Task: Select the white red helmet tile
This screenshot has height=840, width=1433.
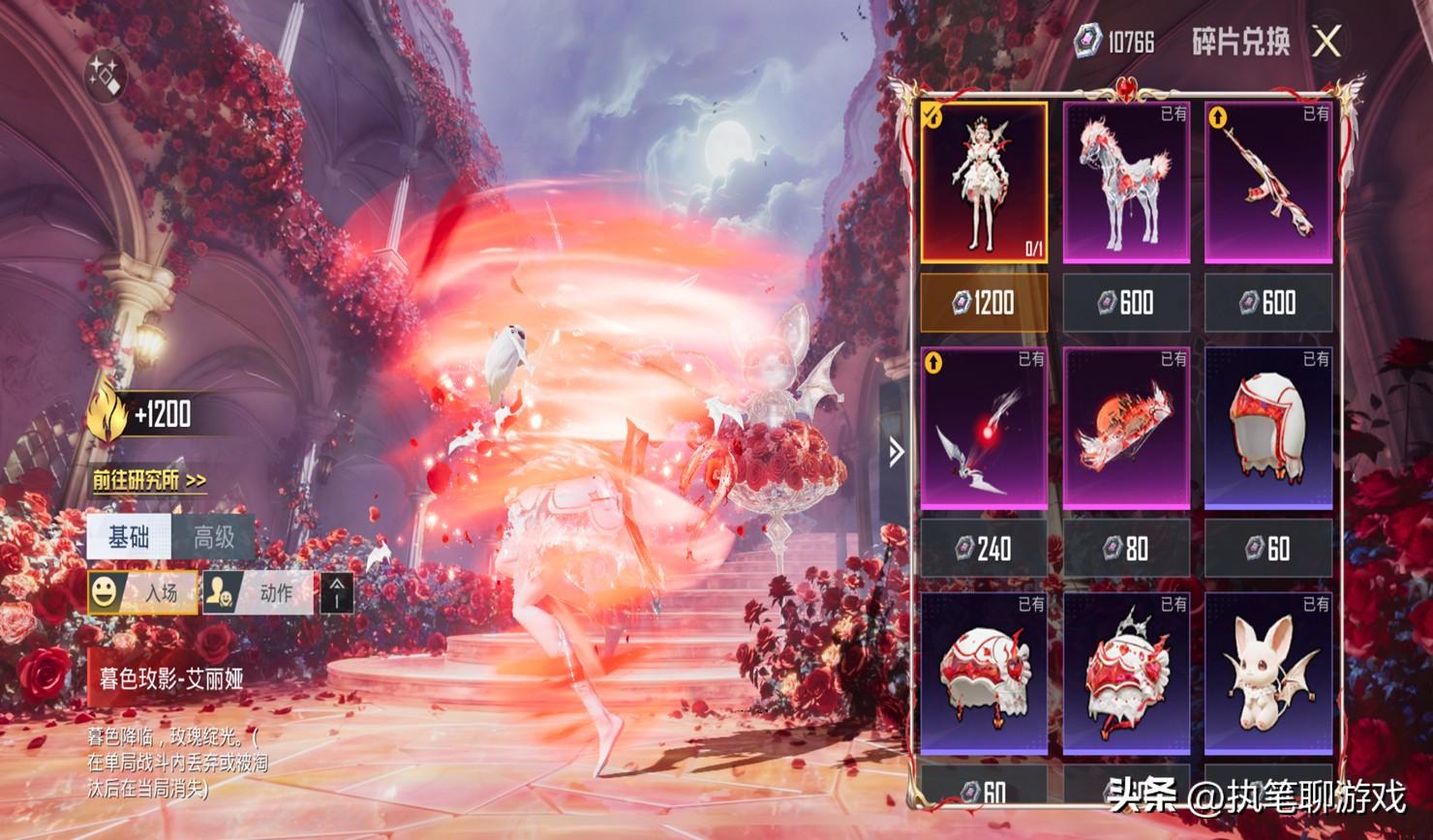Action: pos(1268,429)
